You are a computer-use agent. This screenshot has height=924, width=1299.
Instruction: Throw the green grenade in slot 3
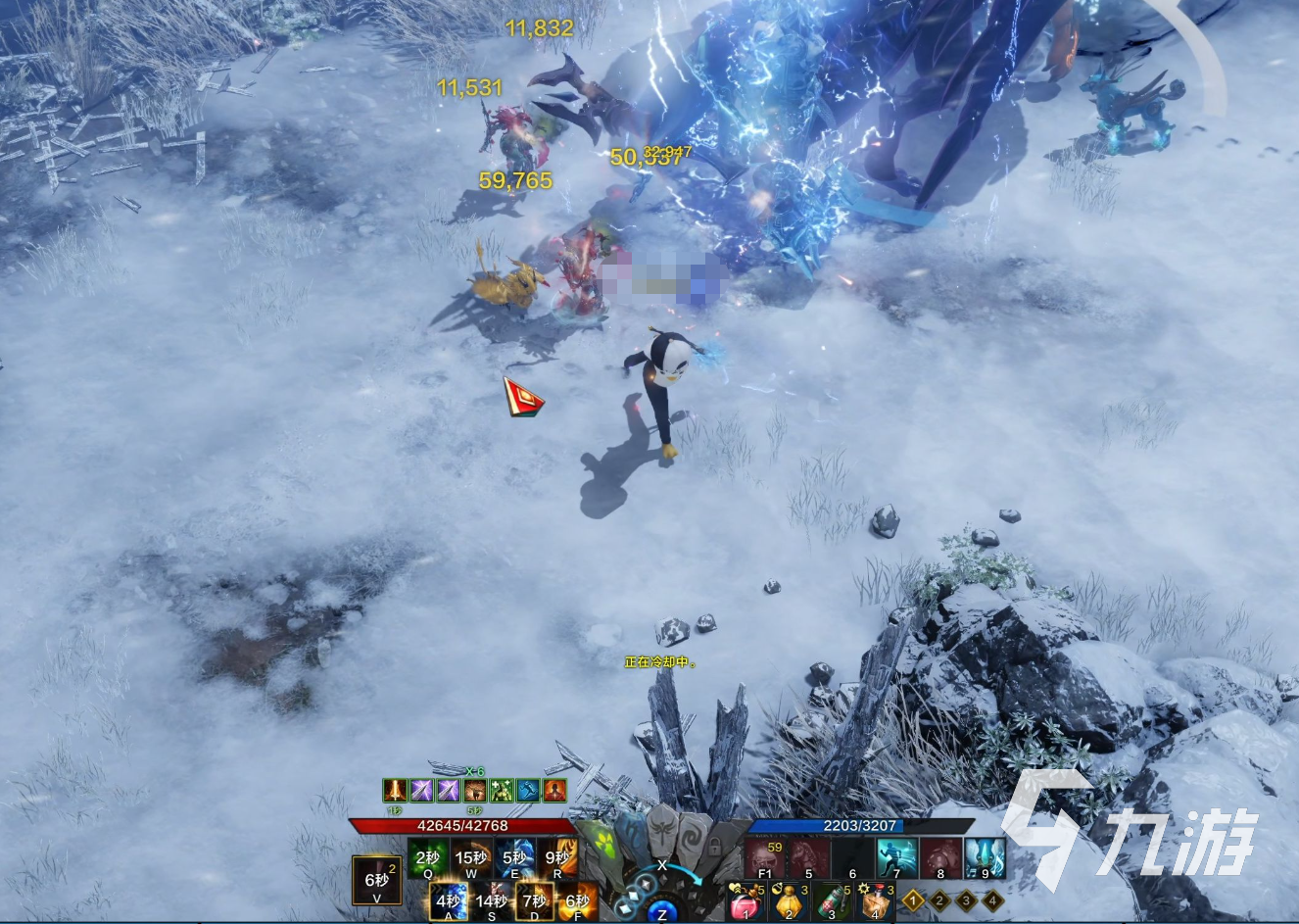point(833,900)
